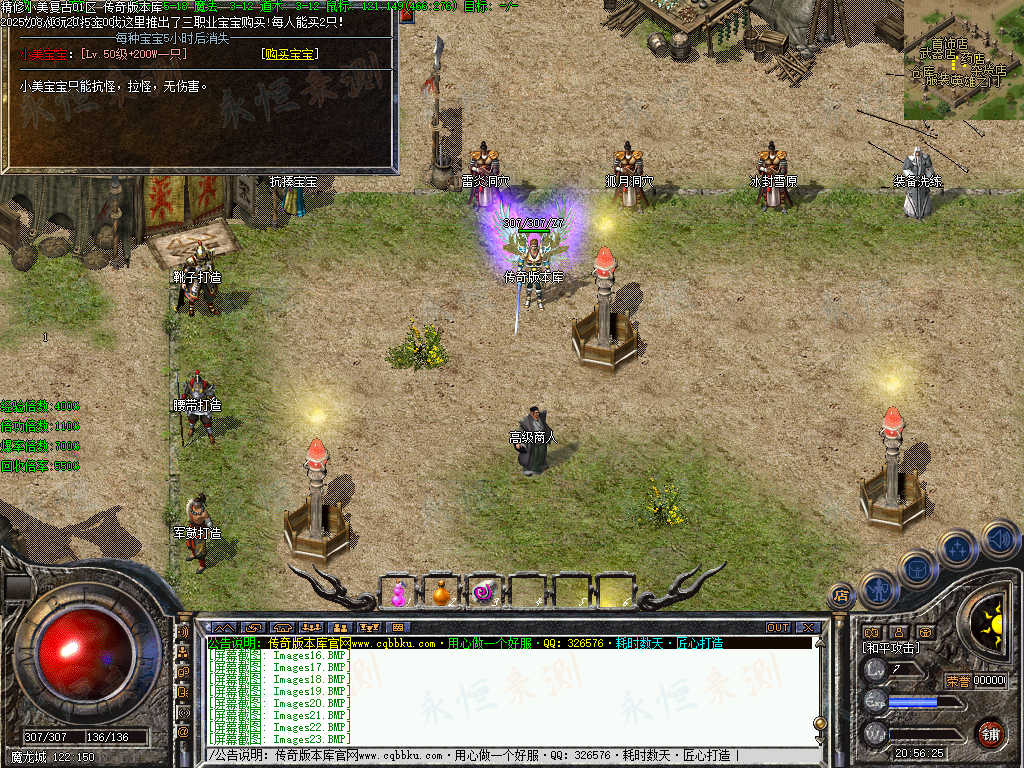1024x768 pixels.
Task: Click the OUT button on the chat bar
Action: [778, 628]
